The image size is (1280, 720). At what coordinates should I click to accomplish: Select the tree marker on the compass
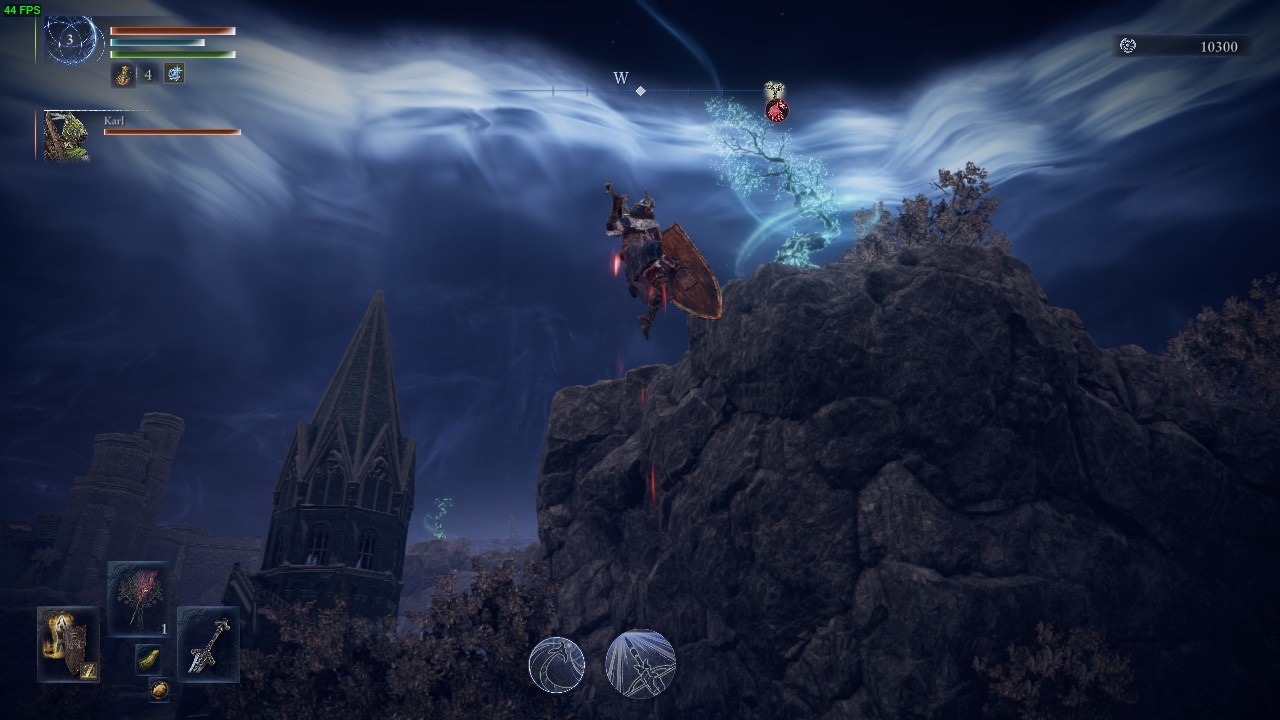[773, 90]
